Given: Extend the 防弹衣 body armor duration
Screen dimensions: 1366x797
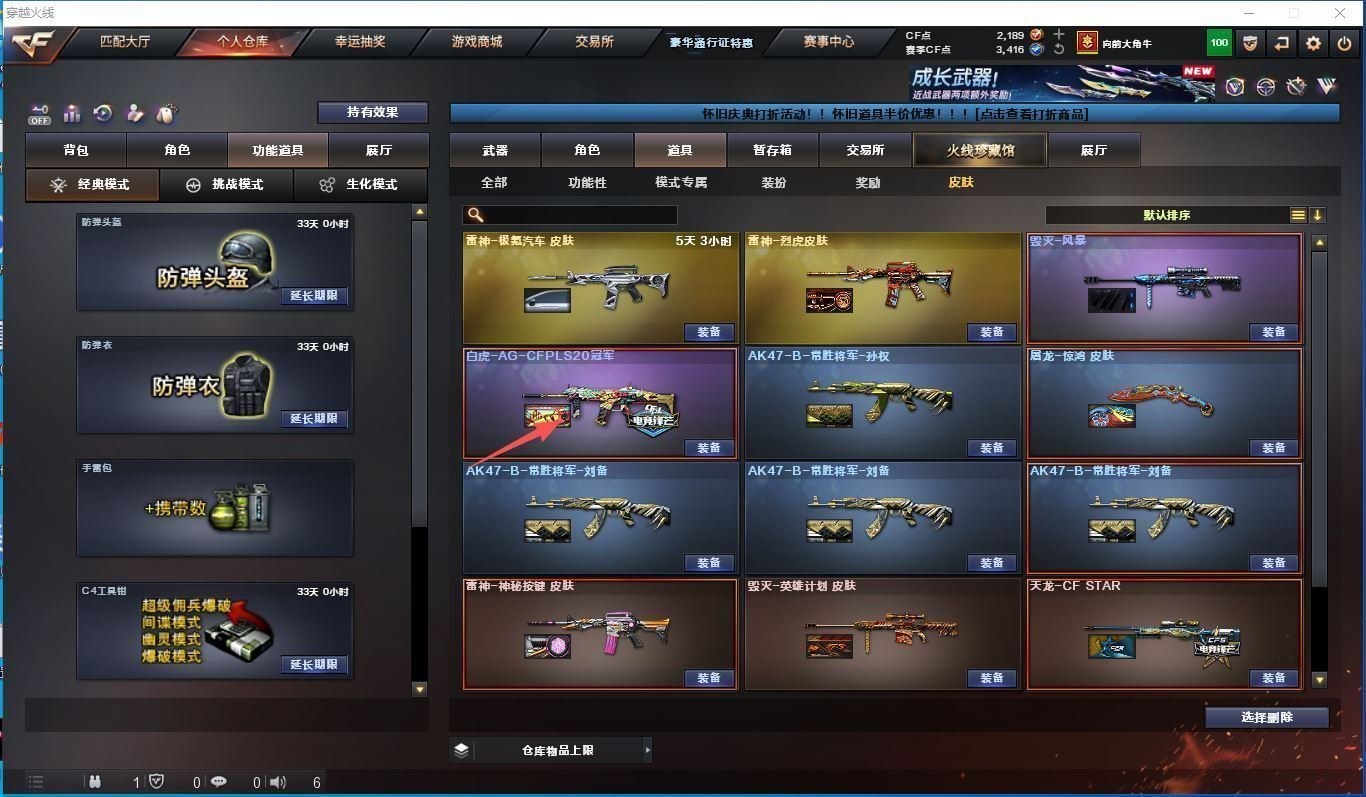Looking at the screenshot, I should click(314, 419).
